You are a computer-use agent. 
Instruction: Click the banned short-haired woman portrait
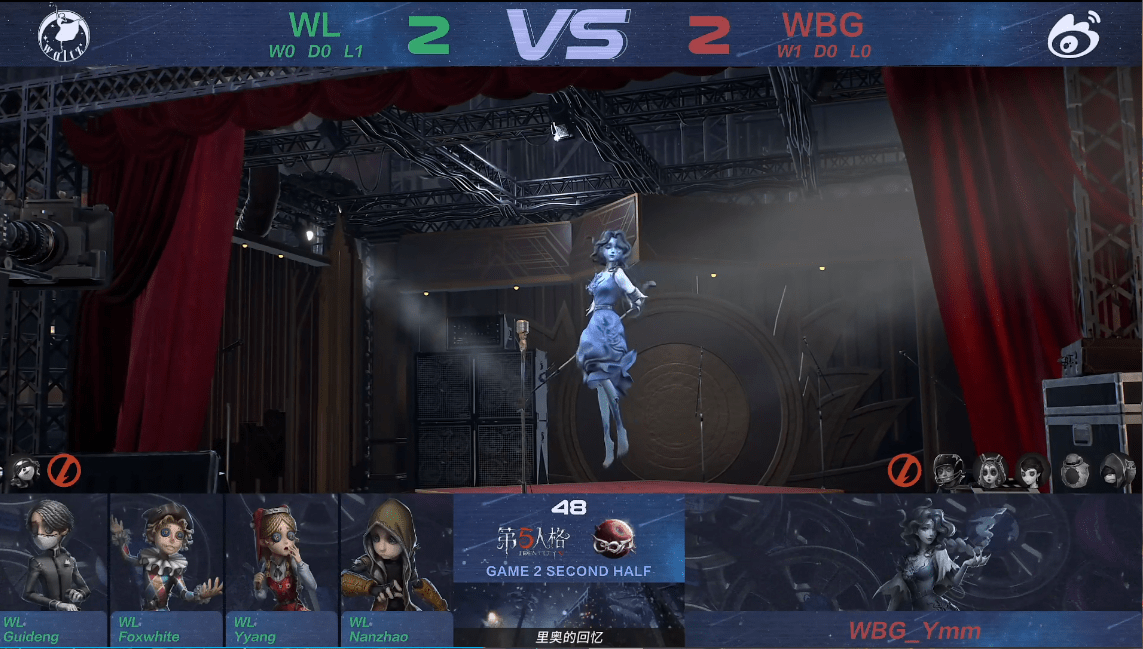(x=1031, y=469)
